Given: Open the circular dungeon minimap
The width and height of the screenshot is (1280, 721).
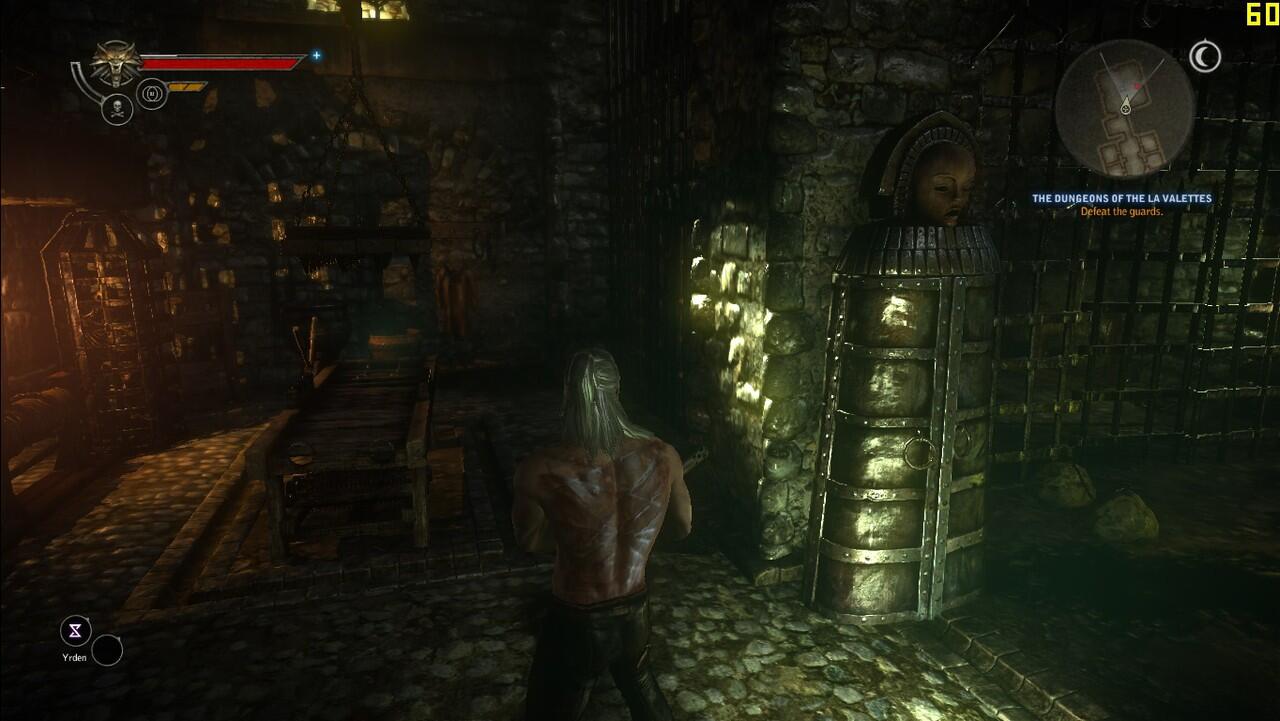Looking at the screenshot, I should point(1124,108).
